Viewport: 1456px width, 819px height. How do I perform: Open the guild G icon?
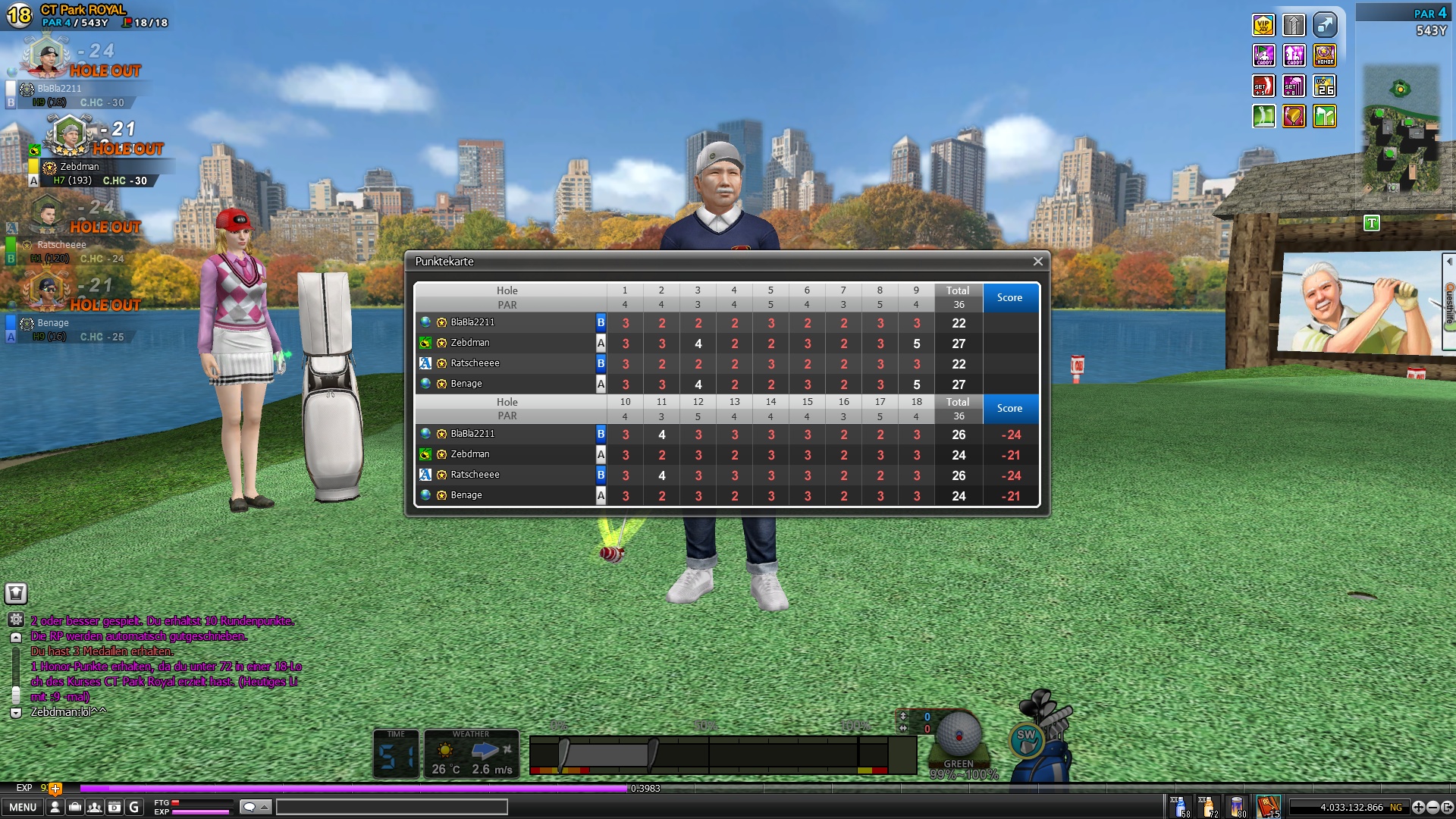click(x=134, y=808)
